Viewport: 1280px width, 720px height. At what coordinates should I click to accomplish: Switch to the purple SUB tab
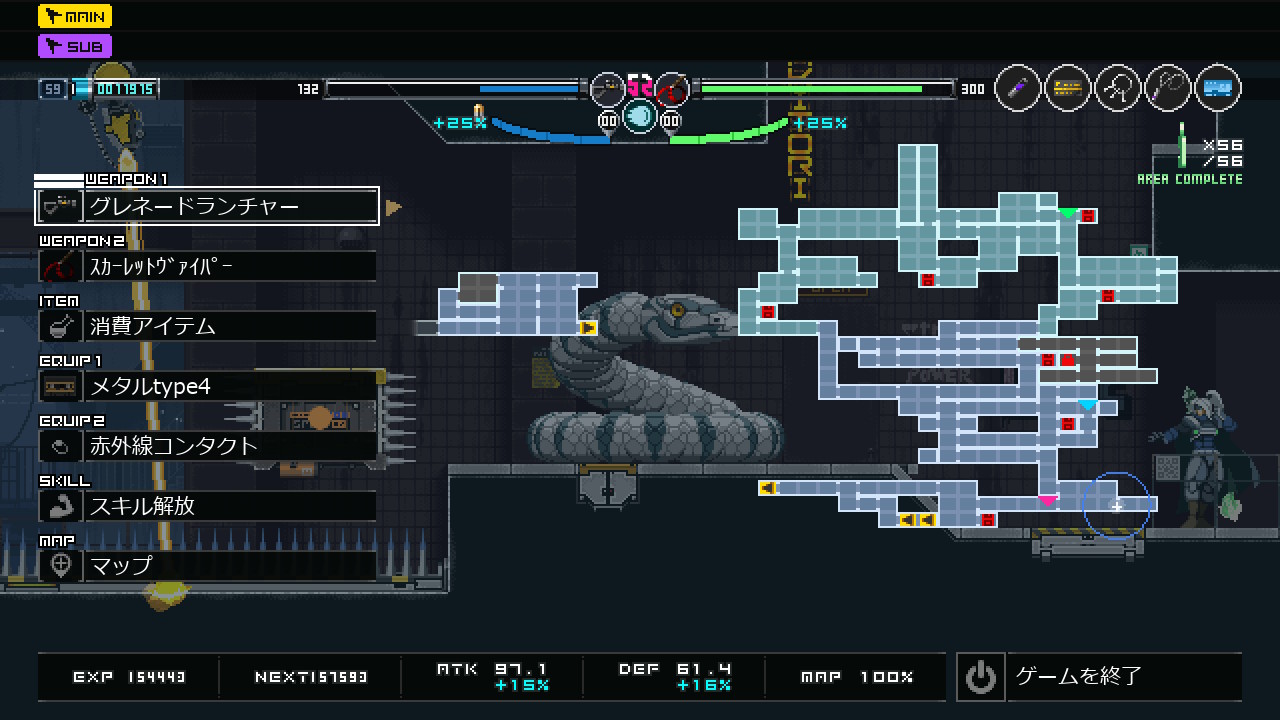pyautogui.click(x=75, y=46)
